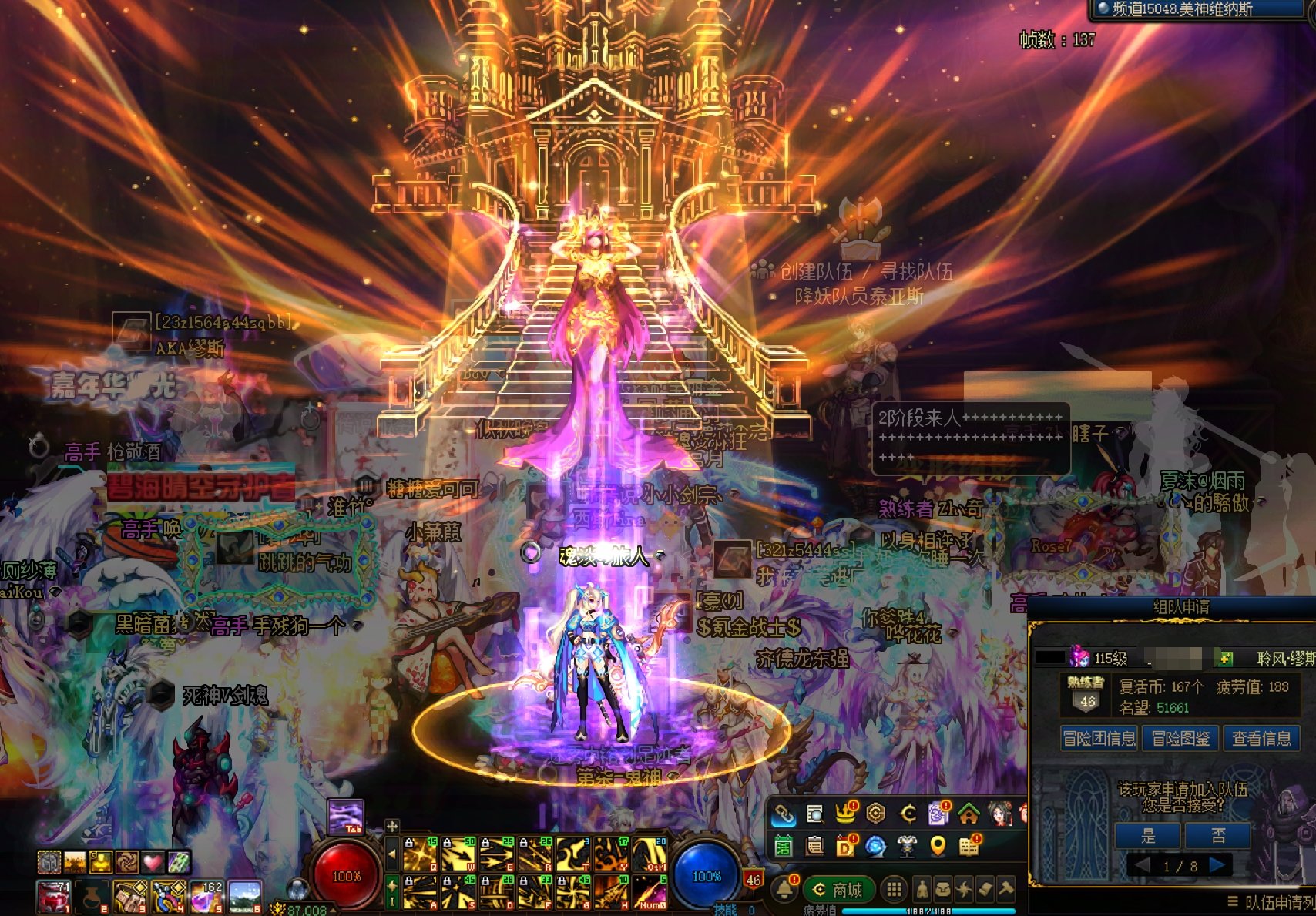Click the yellow map pin icon
The width and height of the screenshot is (1316, 916).
tap(938, 847)
